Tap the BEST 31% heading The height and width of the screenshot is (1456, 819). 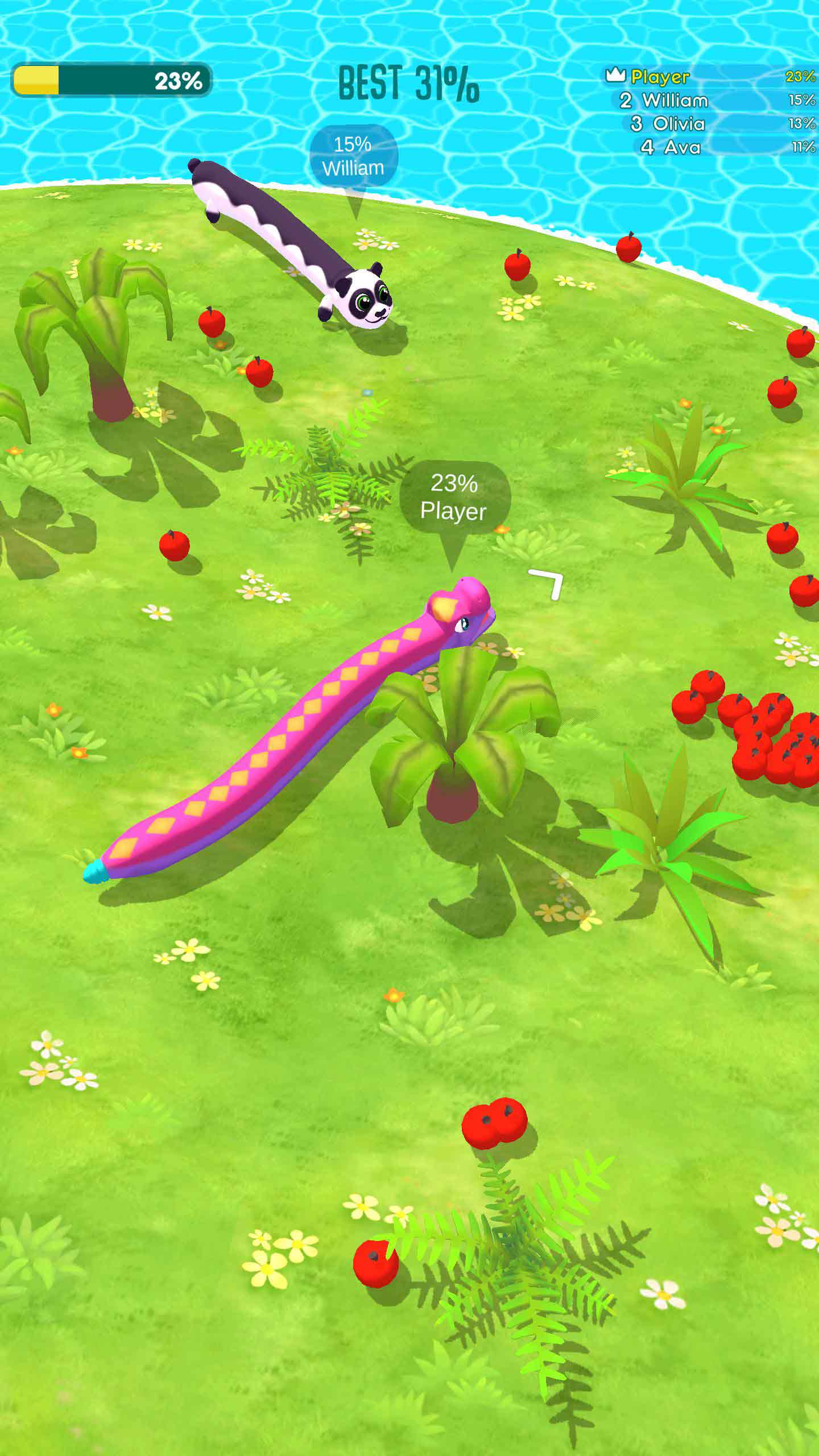(x=407, y=82)
